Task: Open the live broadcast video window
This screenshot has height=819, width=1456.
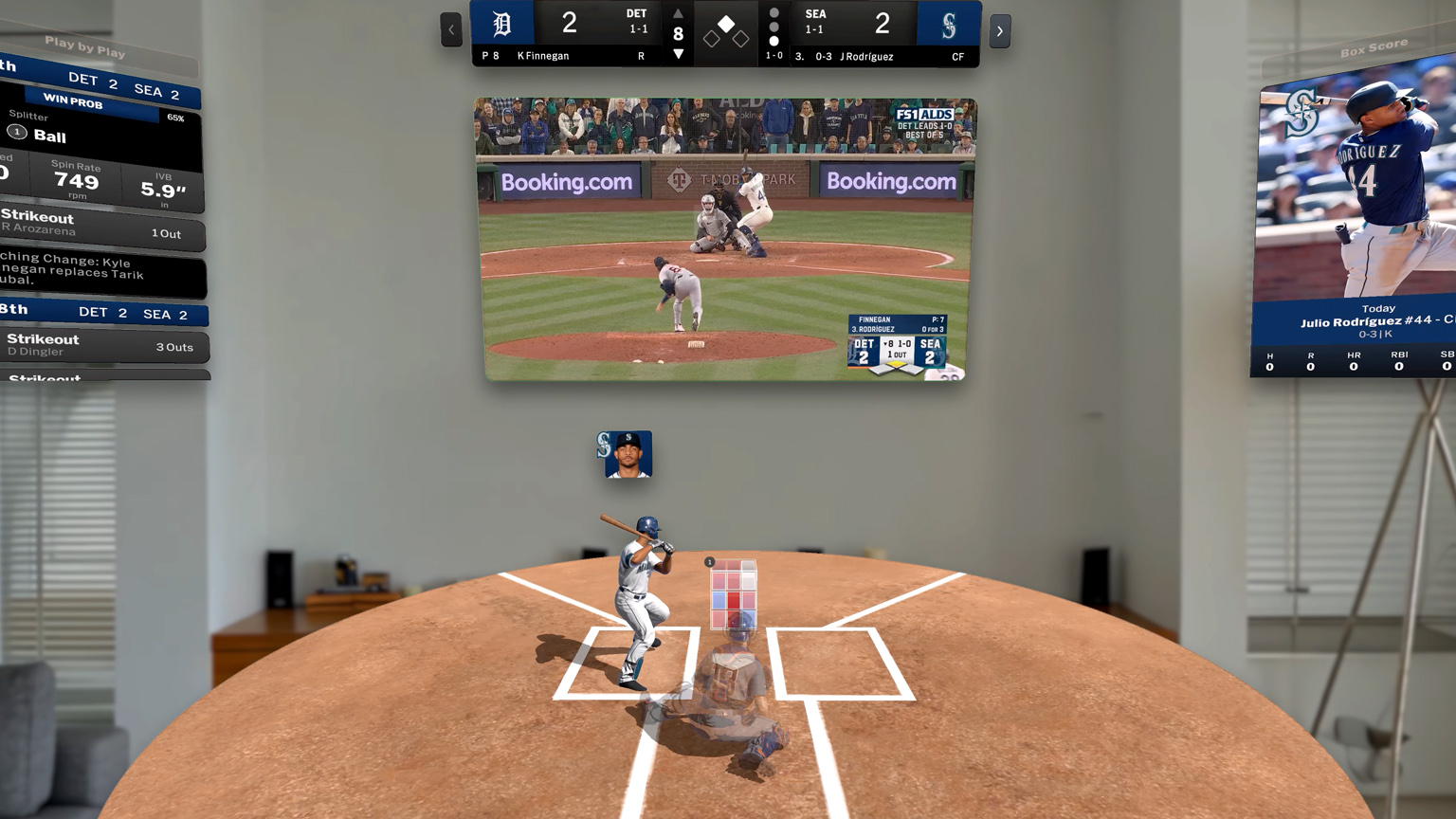Action: click(x=725, y=239)
